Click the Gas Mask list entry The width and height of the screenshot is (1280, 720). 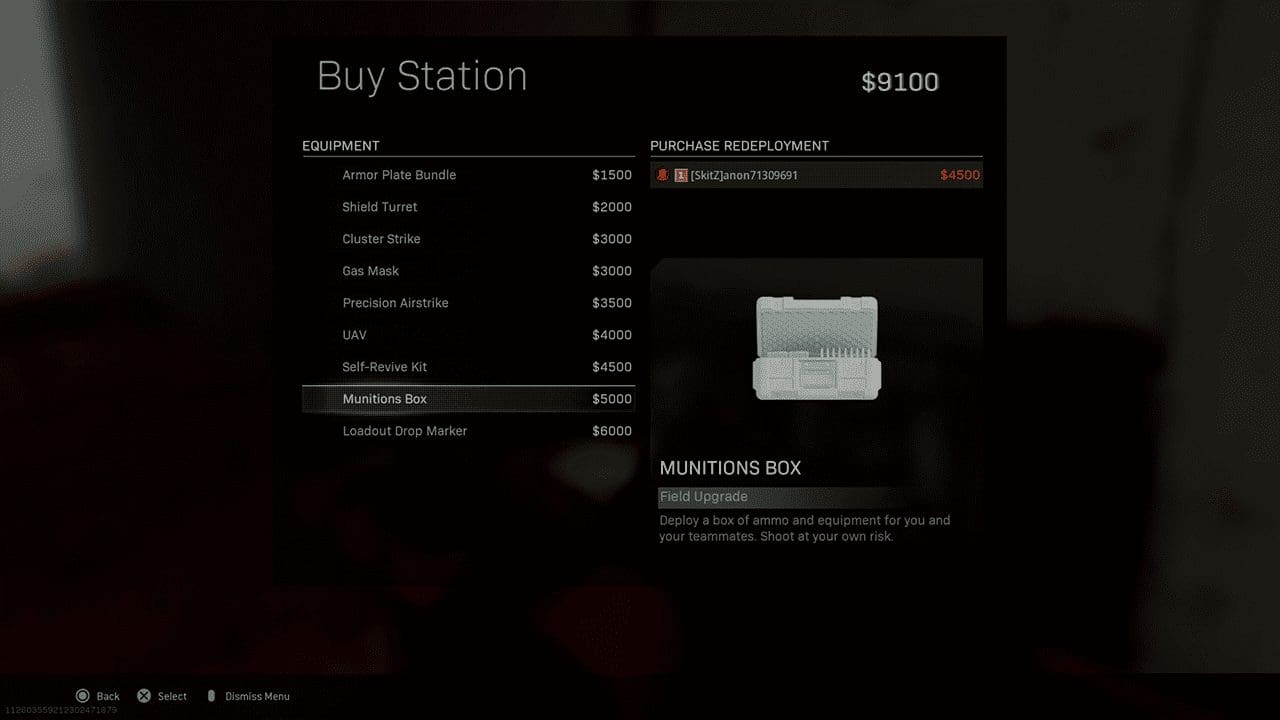468,271
